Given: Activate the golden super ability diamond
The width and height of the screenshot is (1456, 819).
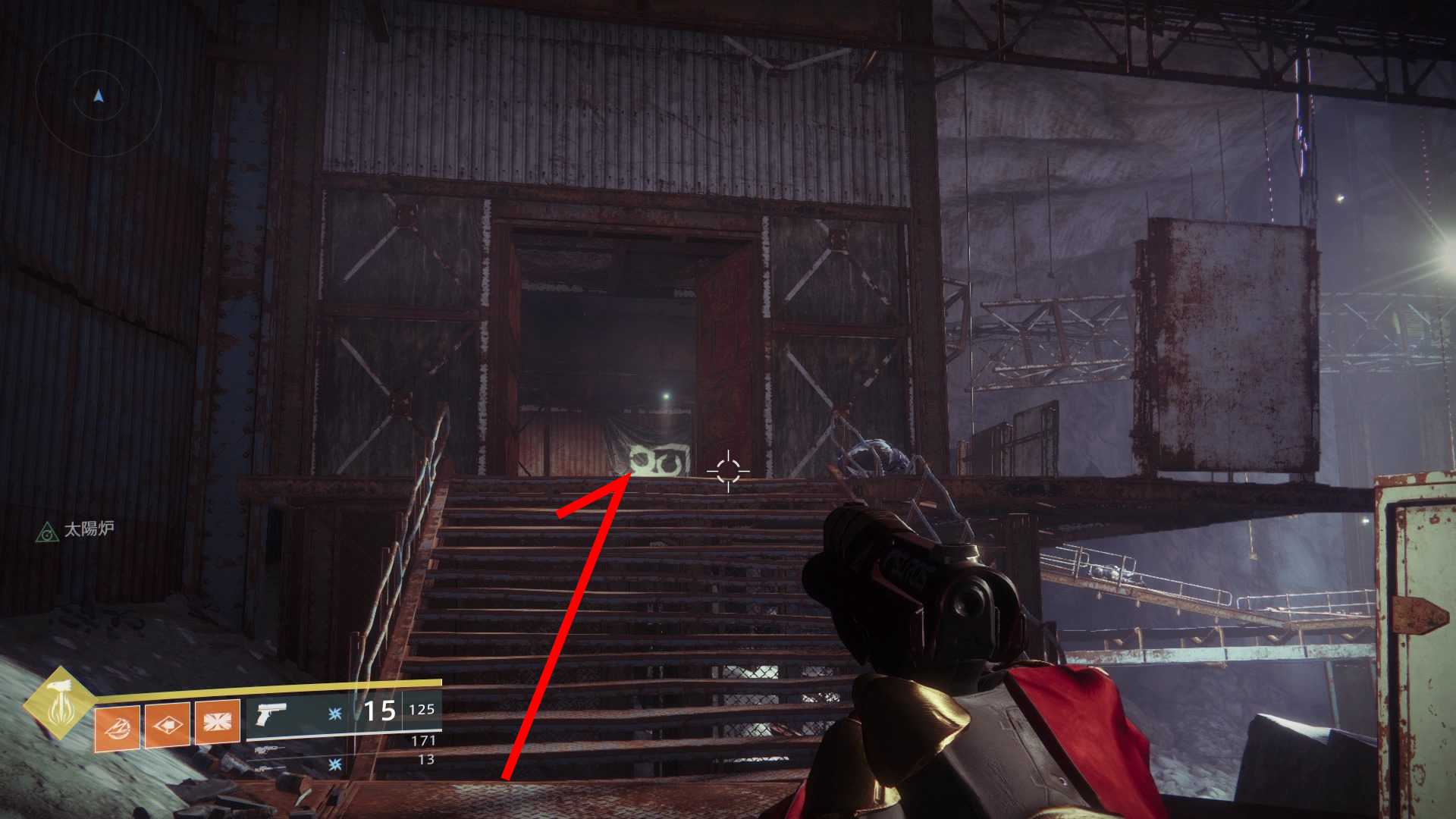Looking at the screenshot, I should tap(58, 704).
